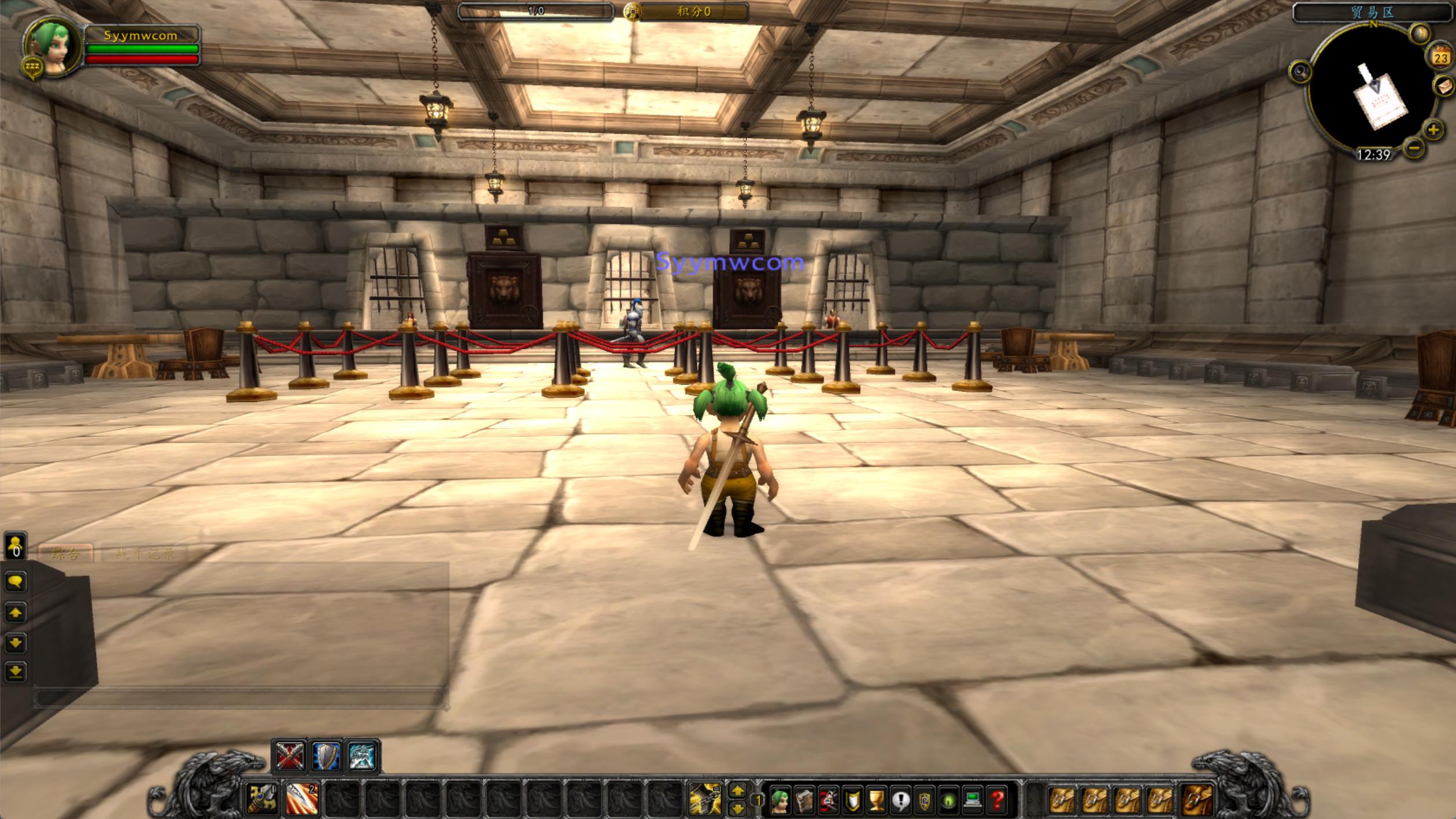Use the red slash ability in slot 2

tap(301, 799)
